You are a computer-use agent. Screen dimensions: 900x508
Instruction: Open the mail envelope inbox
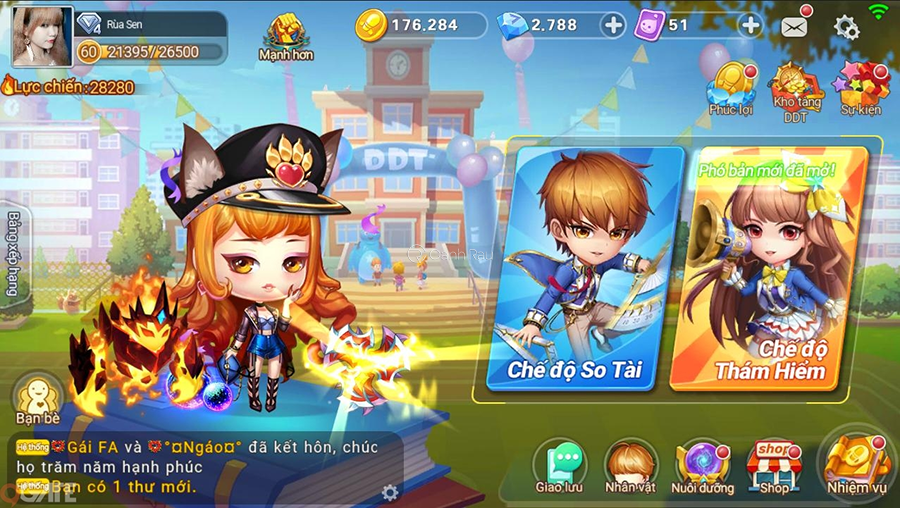tap(795, 27)
